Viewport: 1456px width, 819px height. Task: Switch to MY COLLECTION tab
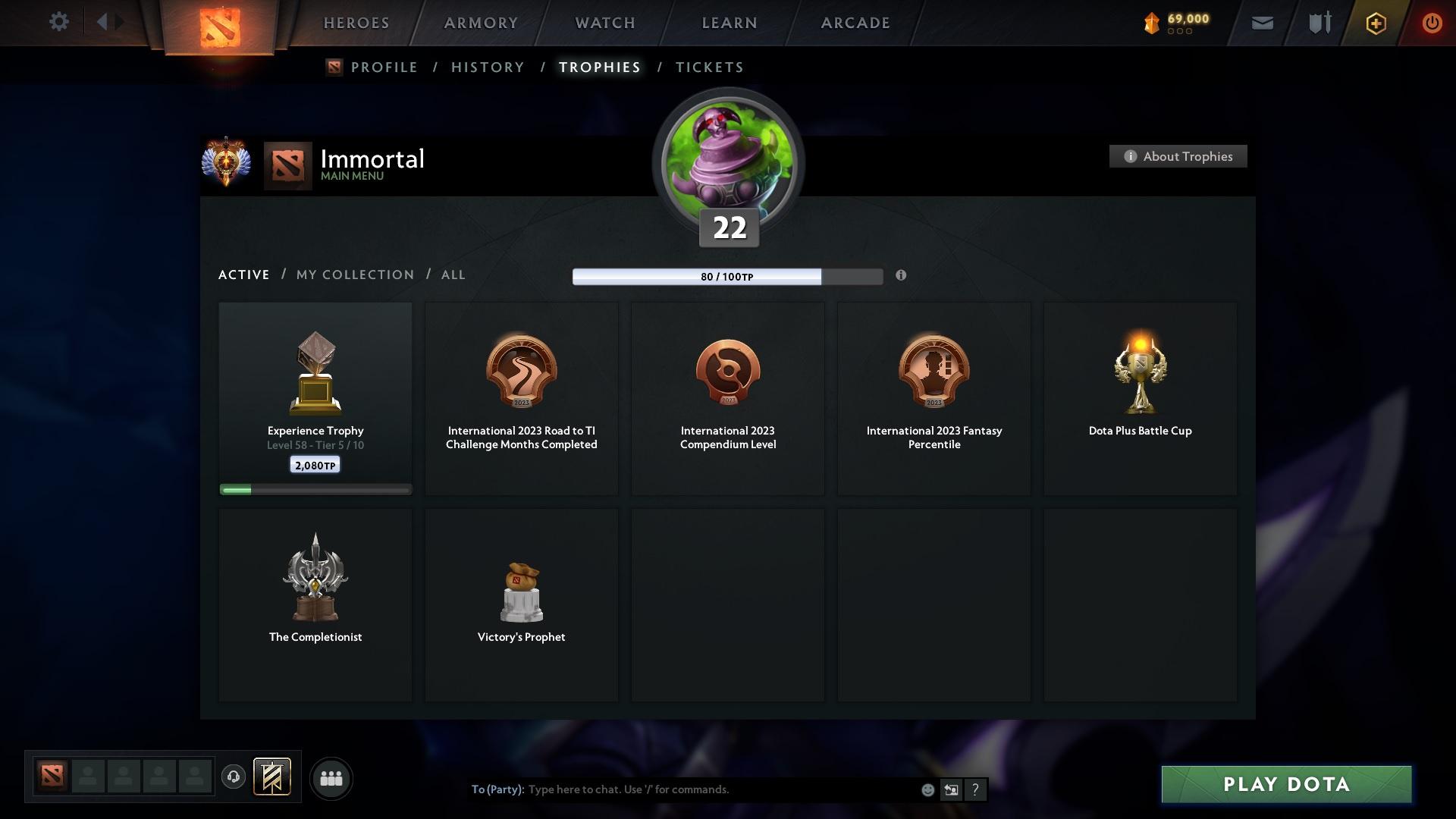tap(353, 275)
